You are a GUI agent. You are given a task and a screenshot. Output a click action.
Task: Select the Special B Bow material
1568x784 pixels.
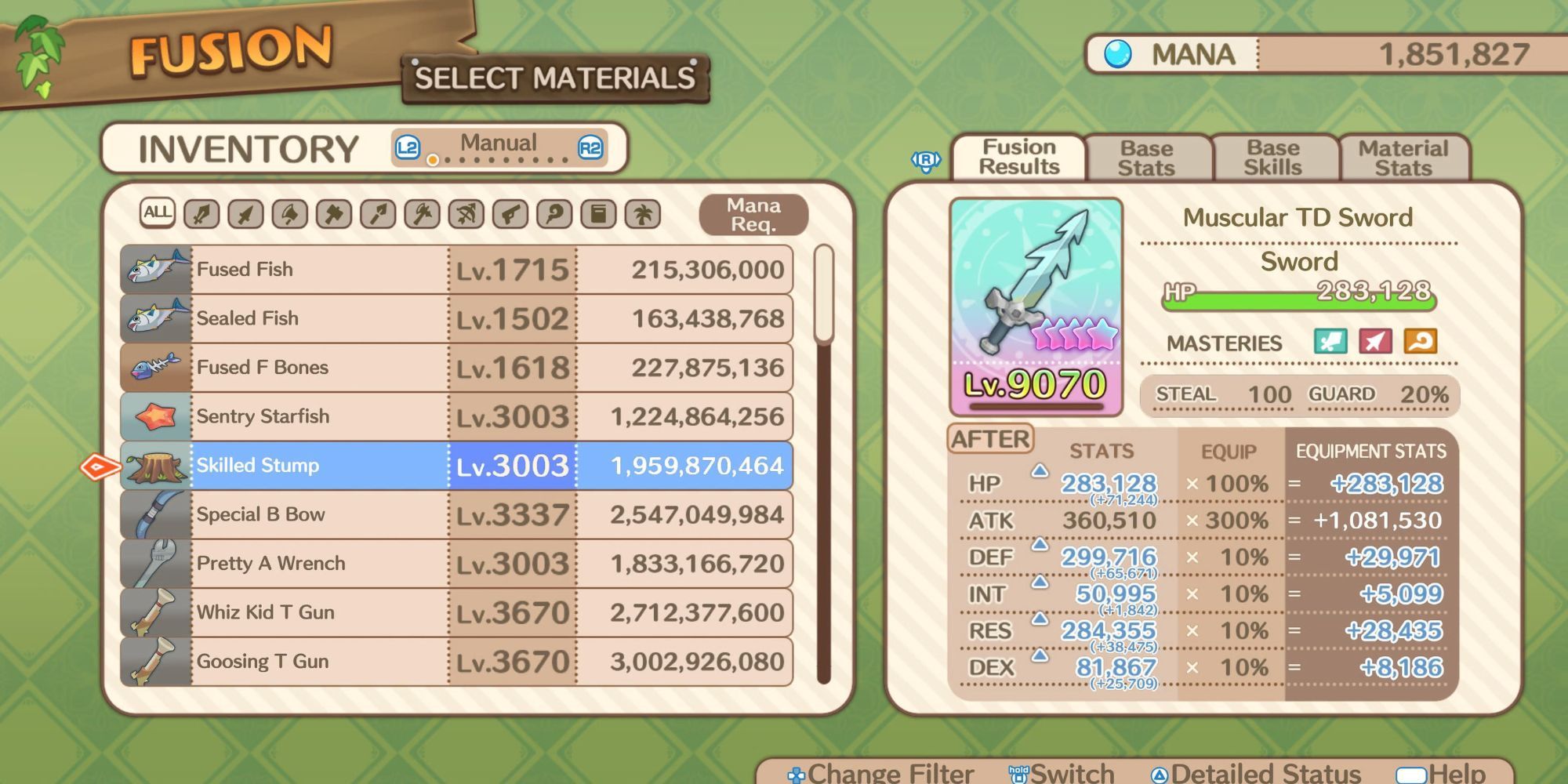(x=456, y=514)
